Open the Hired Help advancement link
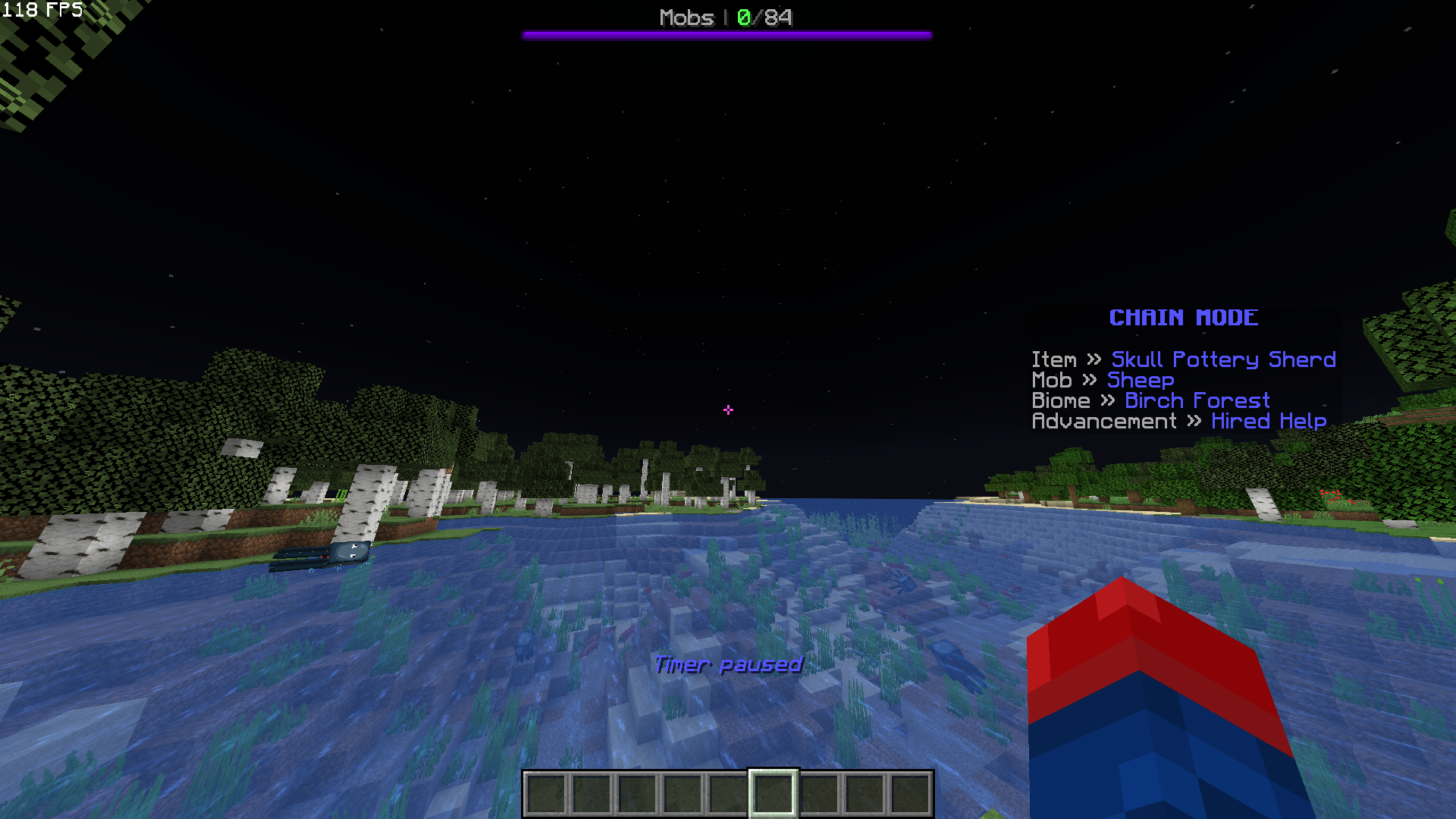The width and height of the screenshot is (1456, 819). [1269, 421]
